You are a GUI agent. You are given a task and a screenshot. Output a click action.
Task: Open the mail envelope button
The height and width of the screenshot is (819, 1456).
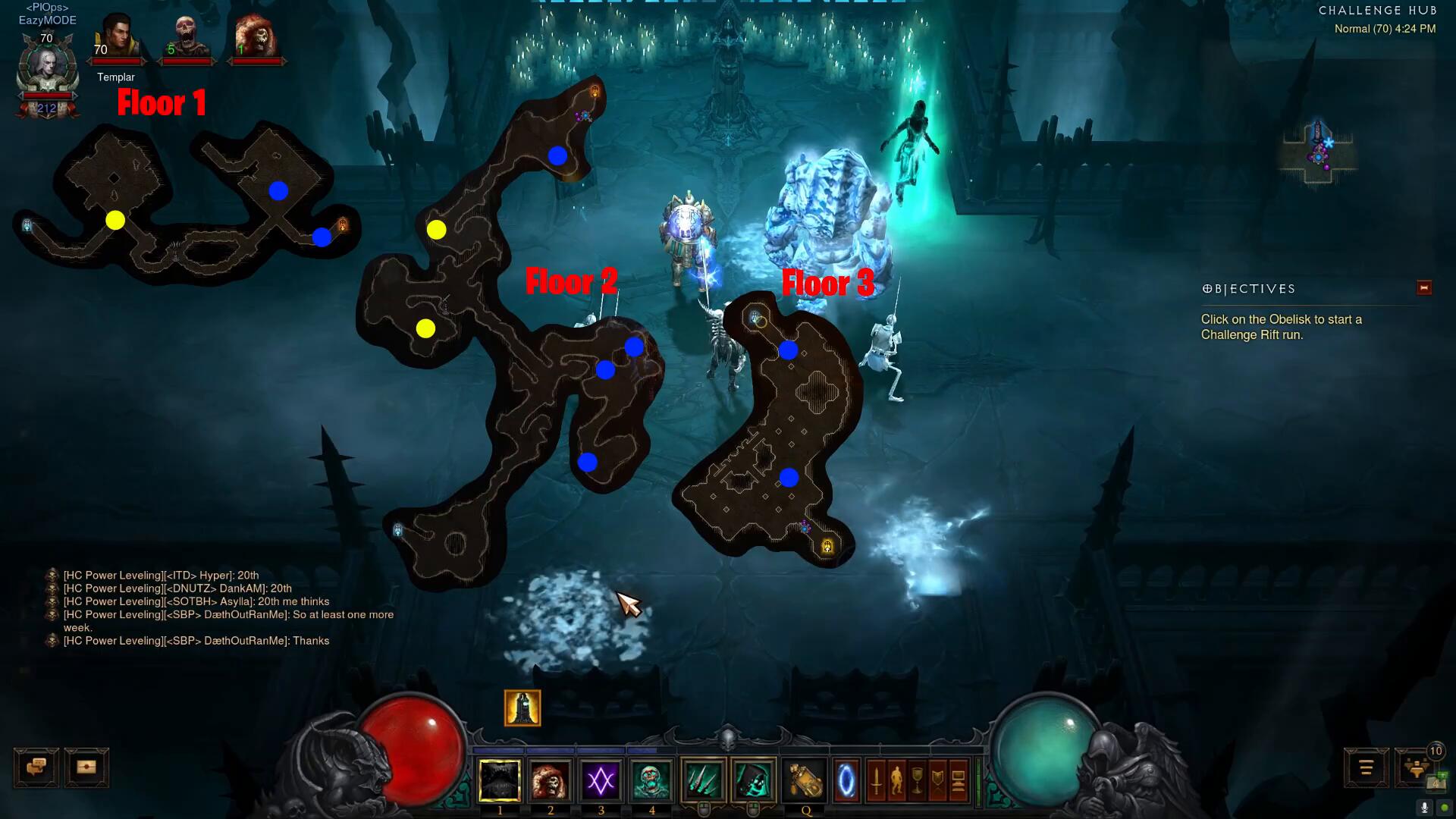[x=86, y=767]
